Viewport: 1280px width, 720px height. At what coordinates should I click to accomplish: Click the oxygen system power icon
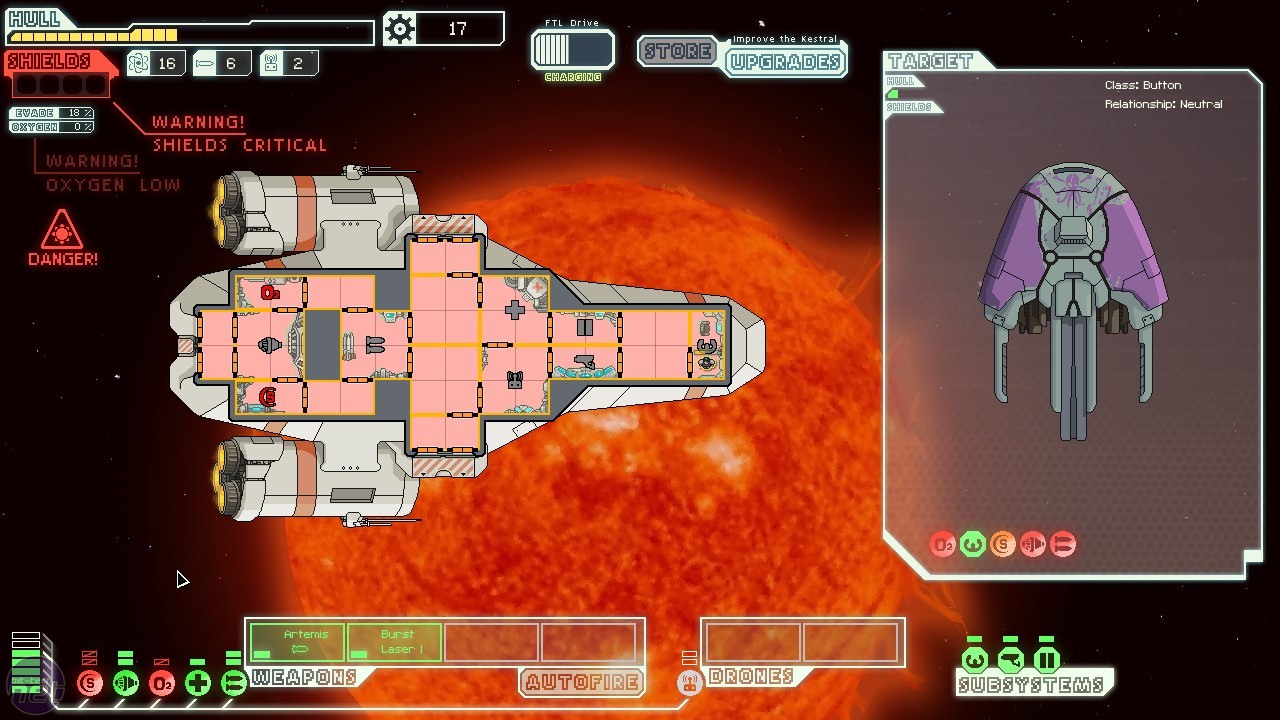click(x=162, y=684)
